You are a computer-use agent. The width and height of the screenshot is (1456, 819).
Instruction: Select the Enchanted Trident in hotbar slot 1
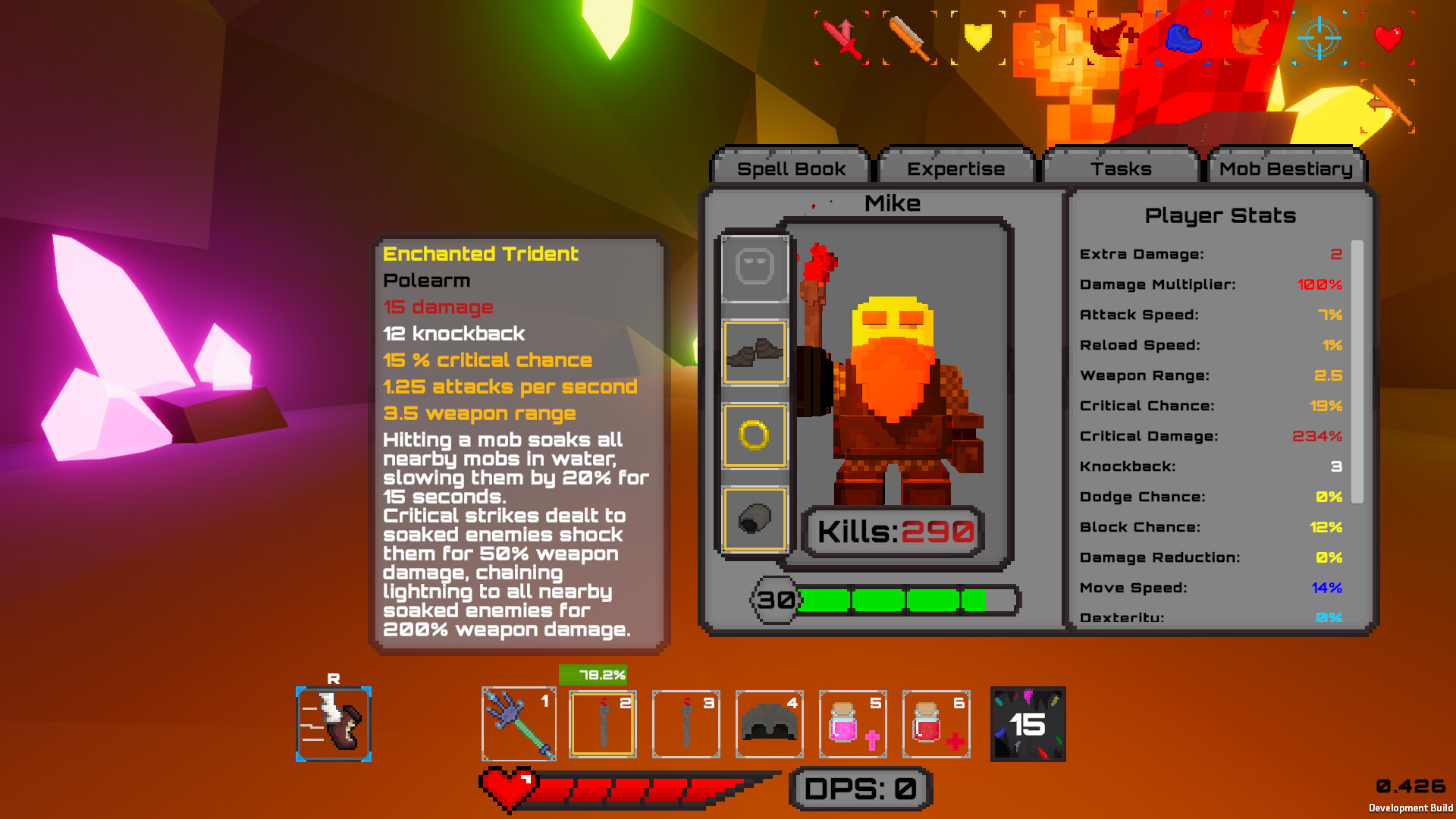pyautogui.click(x=518, y=723)
